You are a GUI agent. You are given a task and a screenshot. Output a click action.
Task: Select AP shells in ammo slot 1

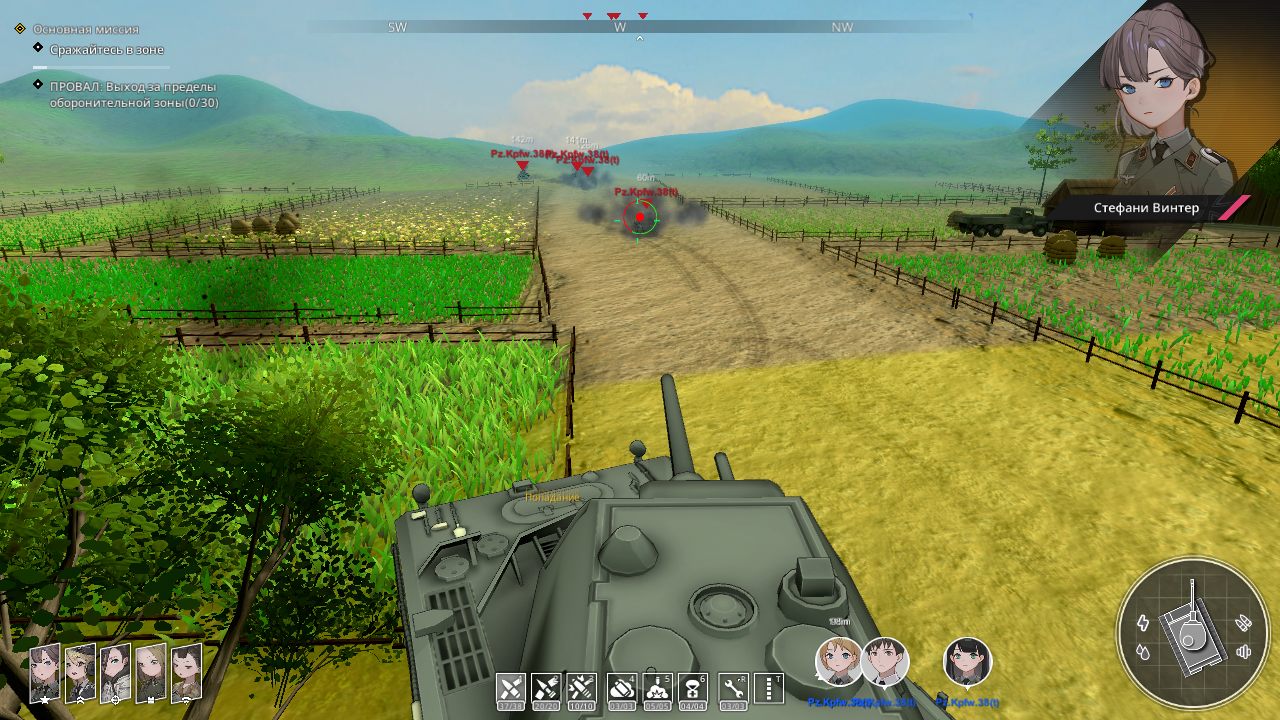(510, 687)
